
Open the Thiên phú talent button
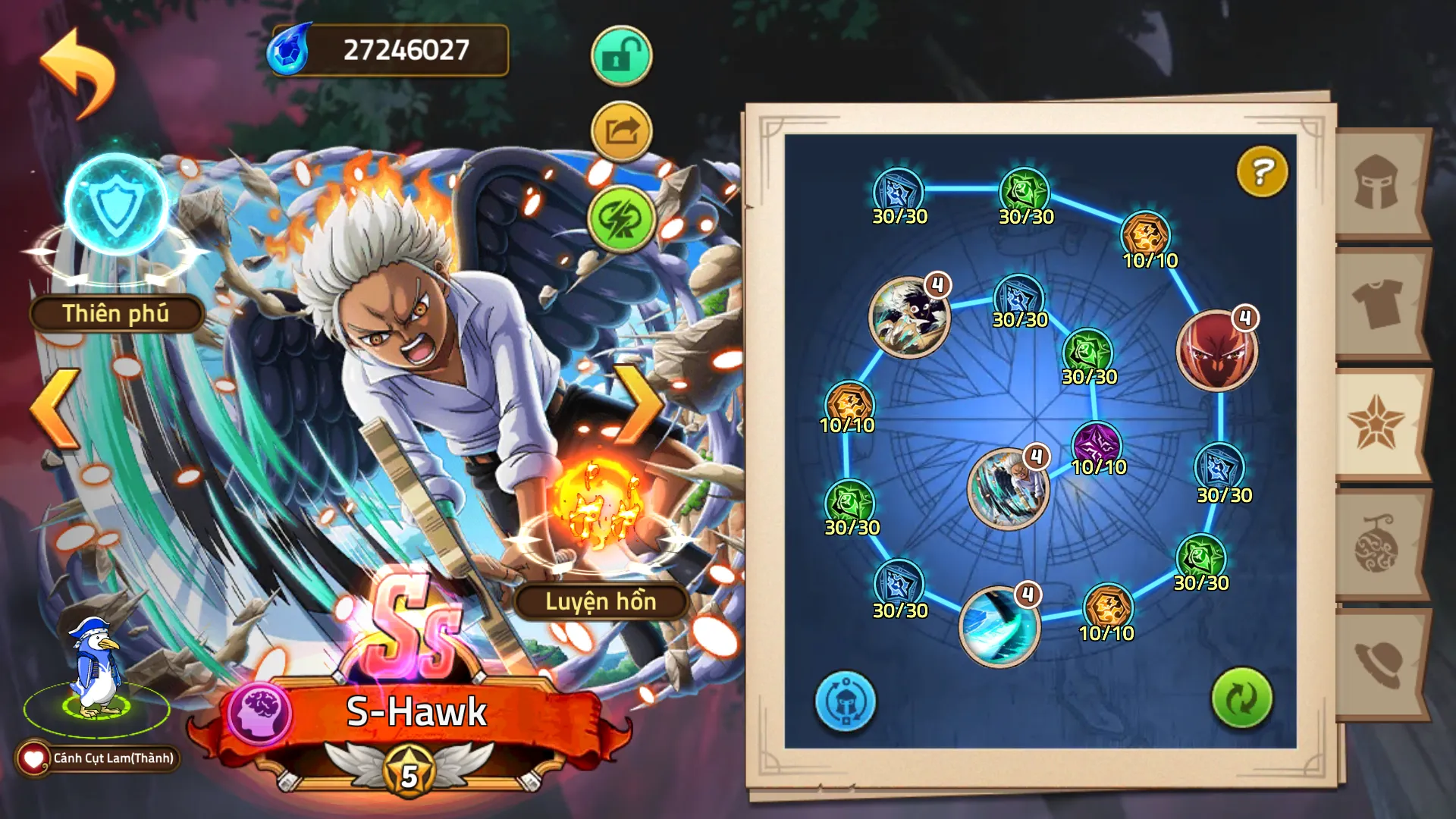click(x=116, y=313)
